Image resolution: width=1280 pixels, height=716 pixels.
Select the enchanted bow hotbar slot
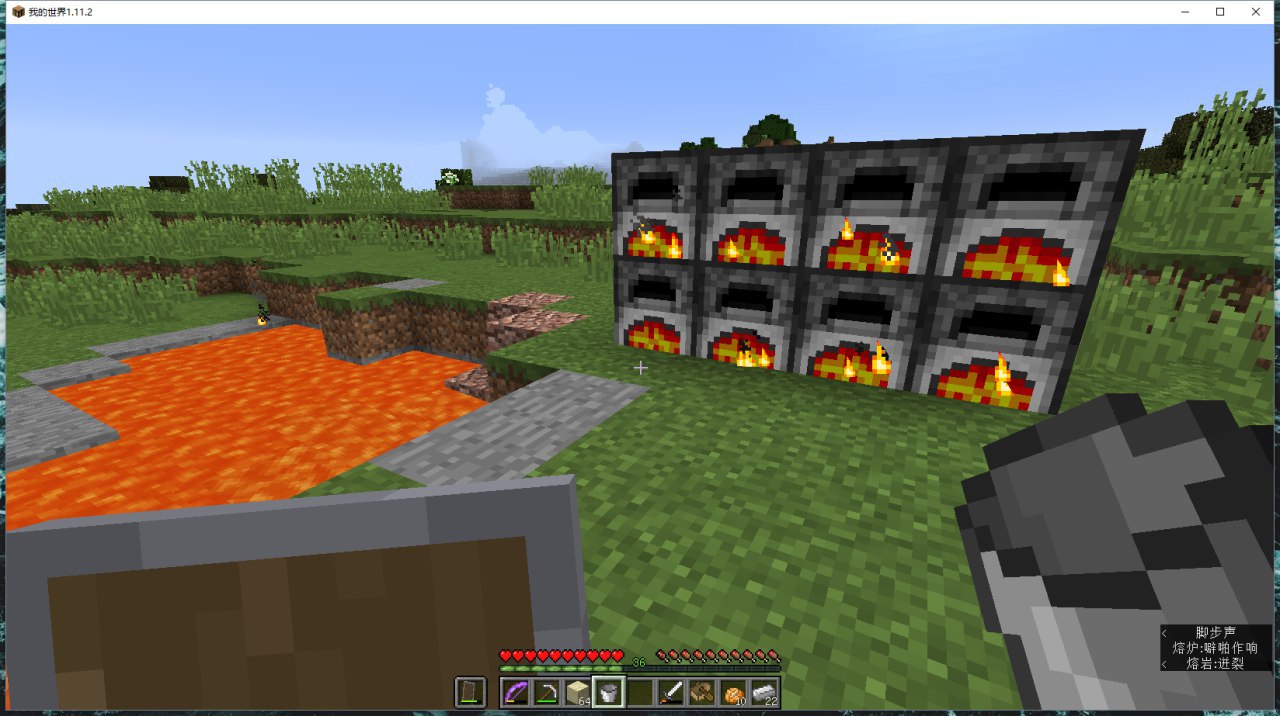[x=516, y=692]
